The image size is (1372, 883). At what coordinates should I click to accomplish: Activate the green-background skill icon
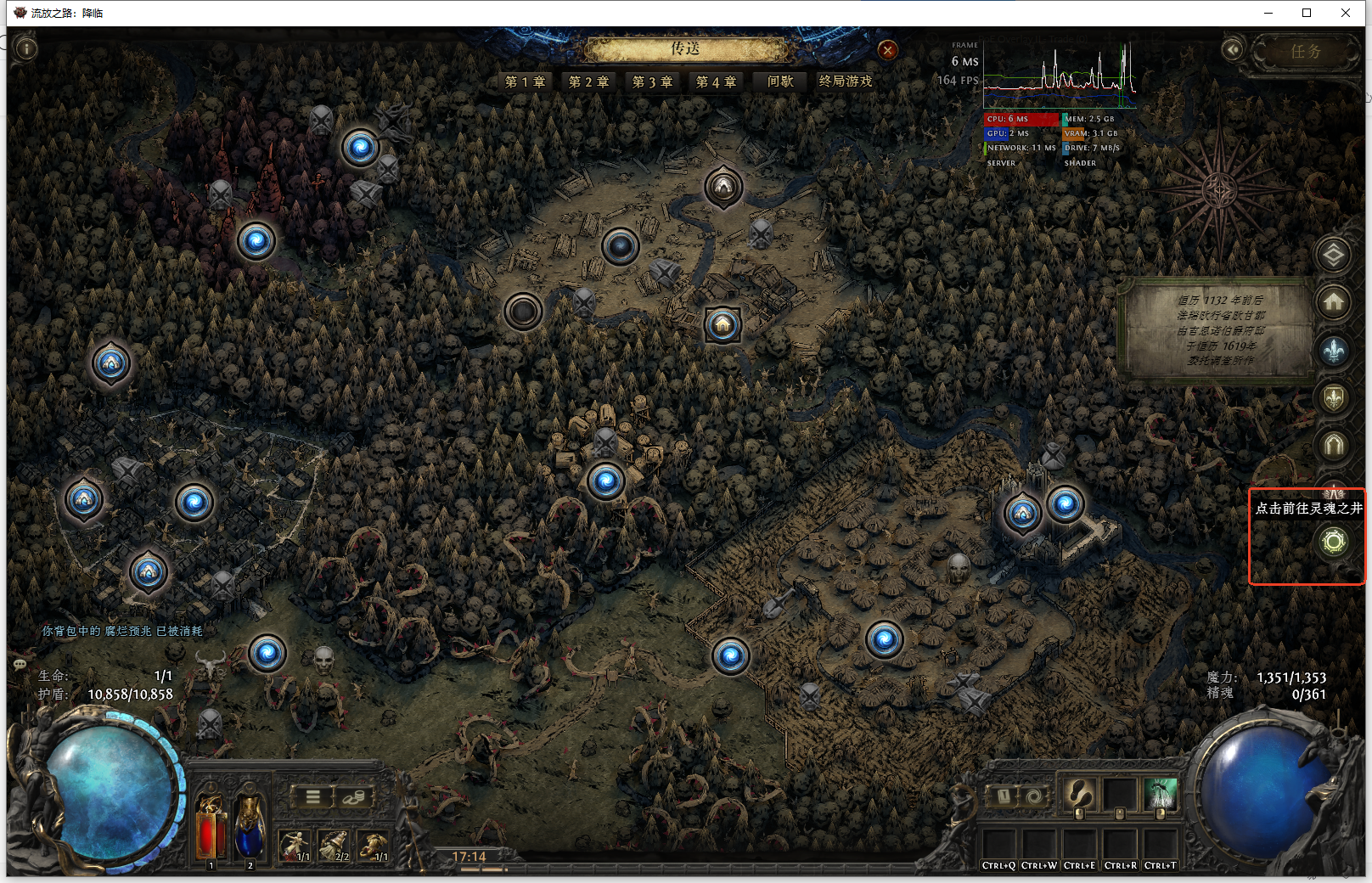pos(1160,795)
